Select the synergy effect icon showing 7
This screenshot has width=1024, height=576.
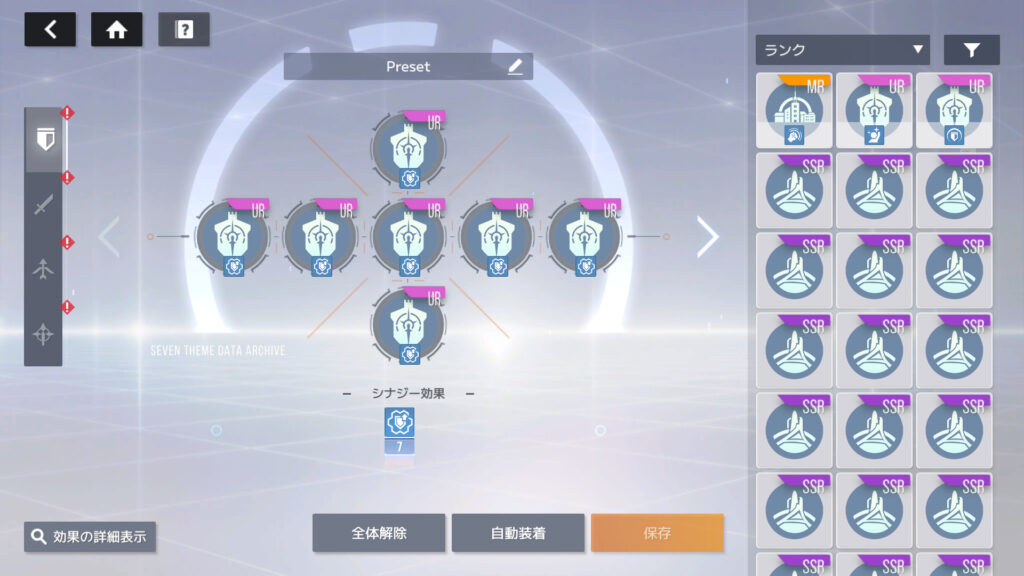[399, 430]
